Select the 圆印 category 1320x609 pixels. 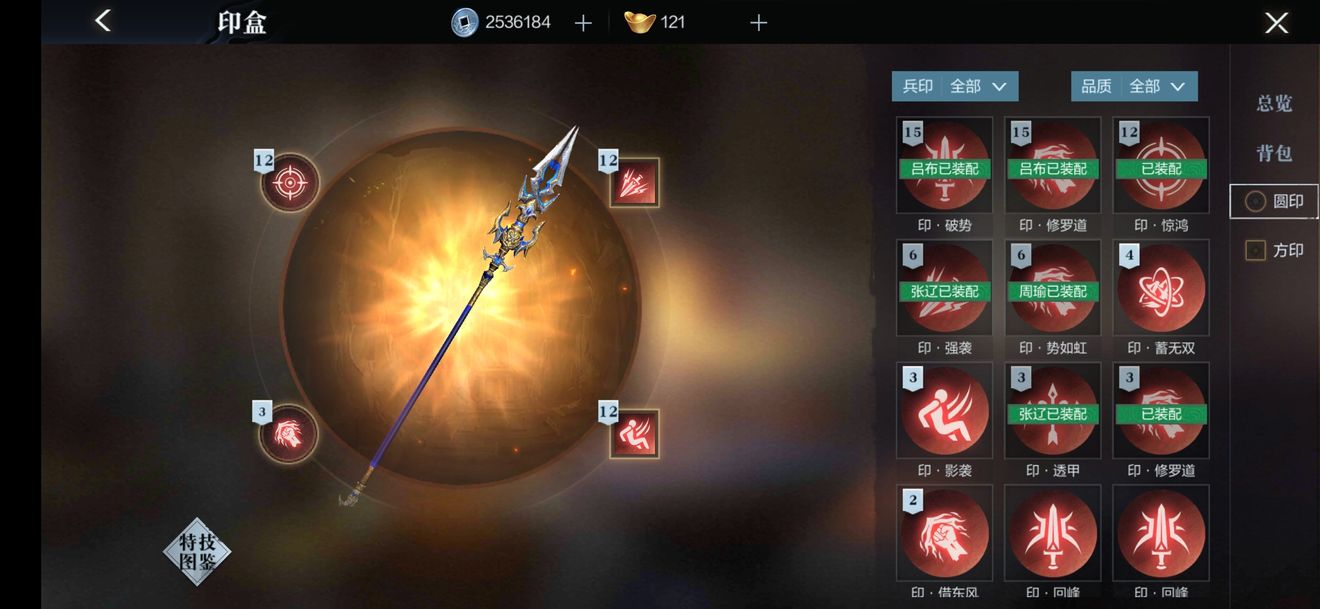click(x=1275, y=201)
